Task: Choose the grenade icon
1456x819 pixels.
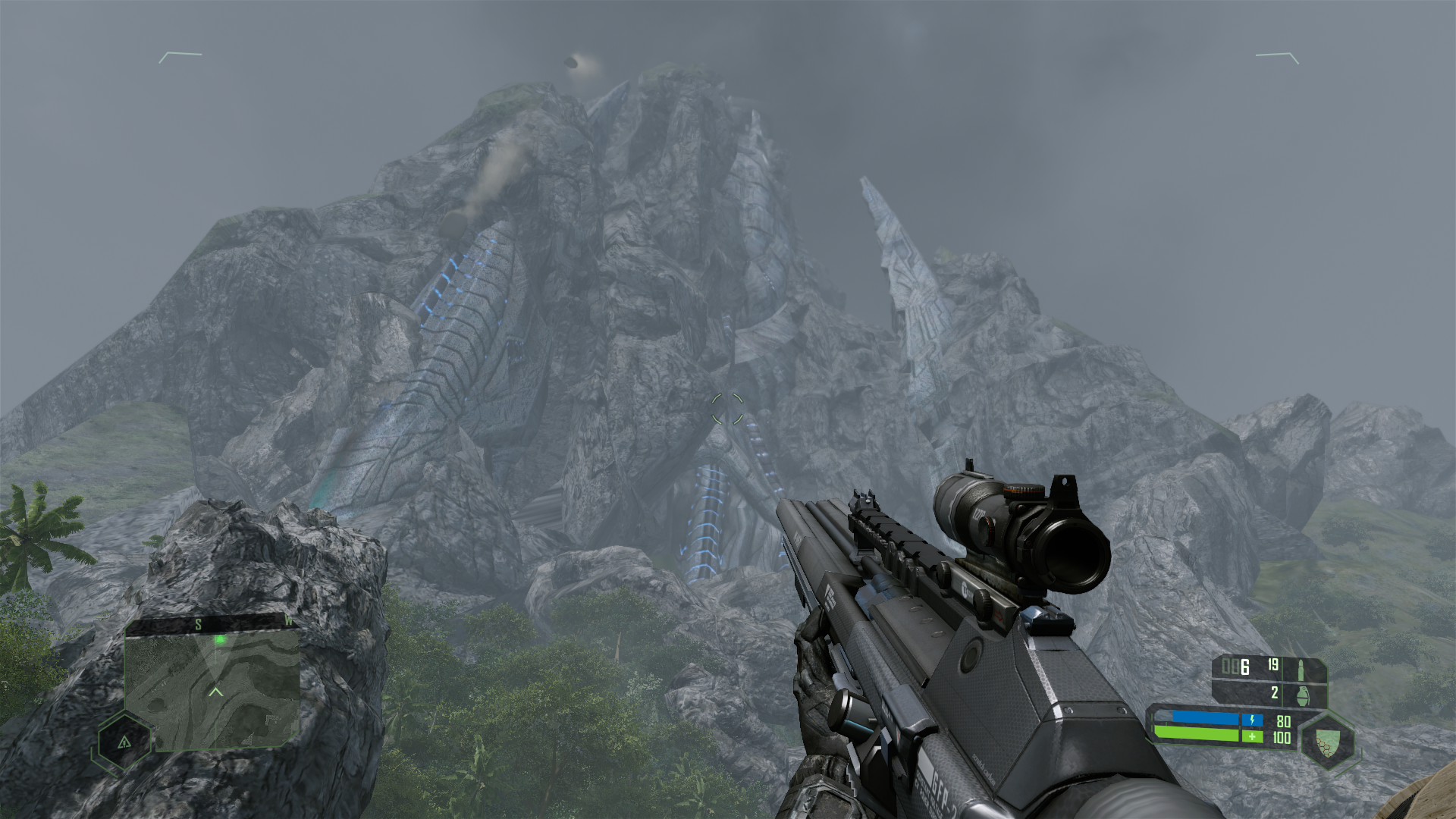Action: point(1303,694)
